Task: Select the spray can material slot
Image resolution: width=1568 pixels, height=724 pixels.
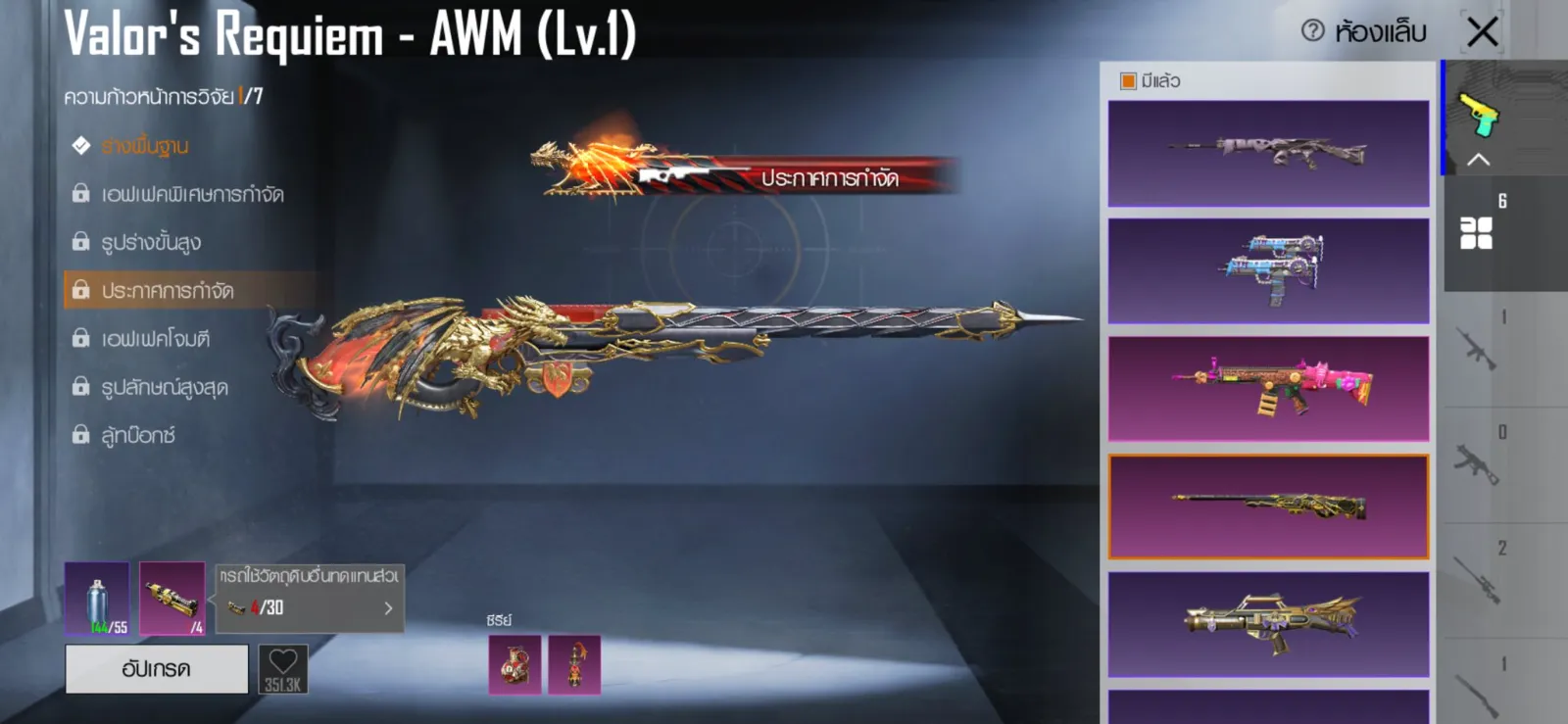Action: tap(97, 599)
